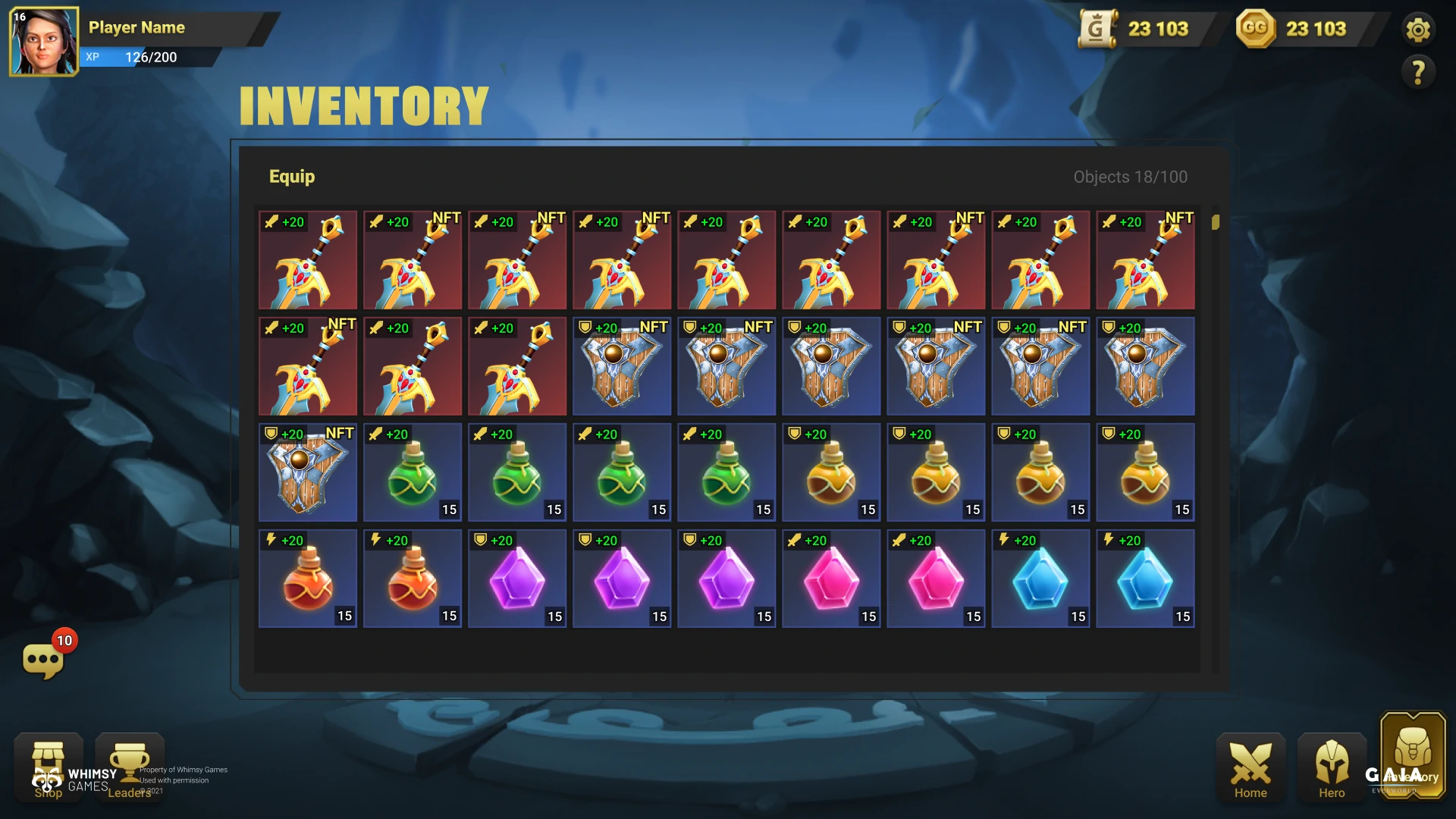Viewport: 1456px width, 819px height.
Task: Click the question mark help button
Action: tap(1417, 73)
